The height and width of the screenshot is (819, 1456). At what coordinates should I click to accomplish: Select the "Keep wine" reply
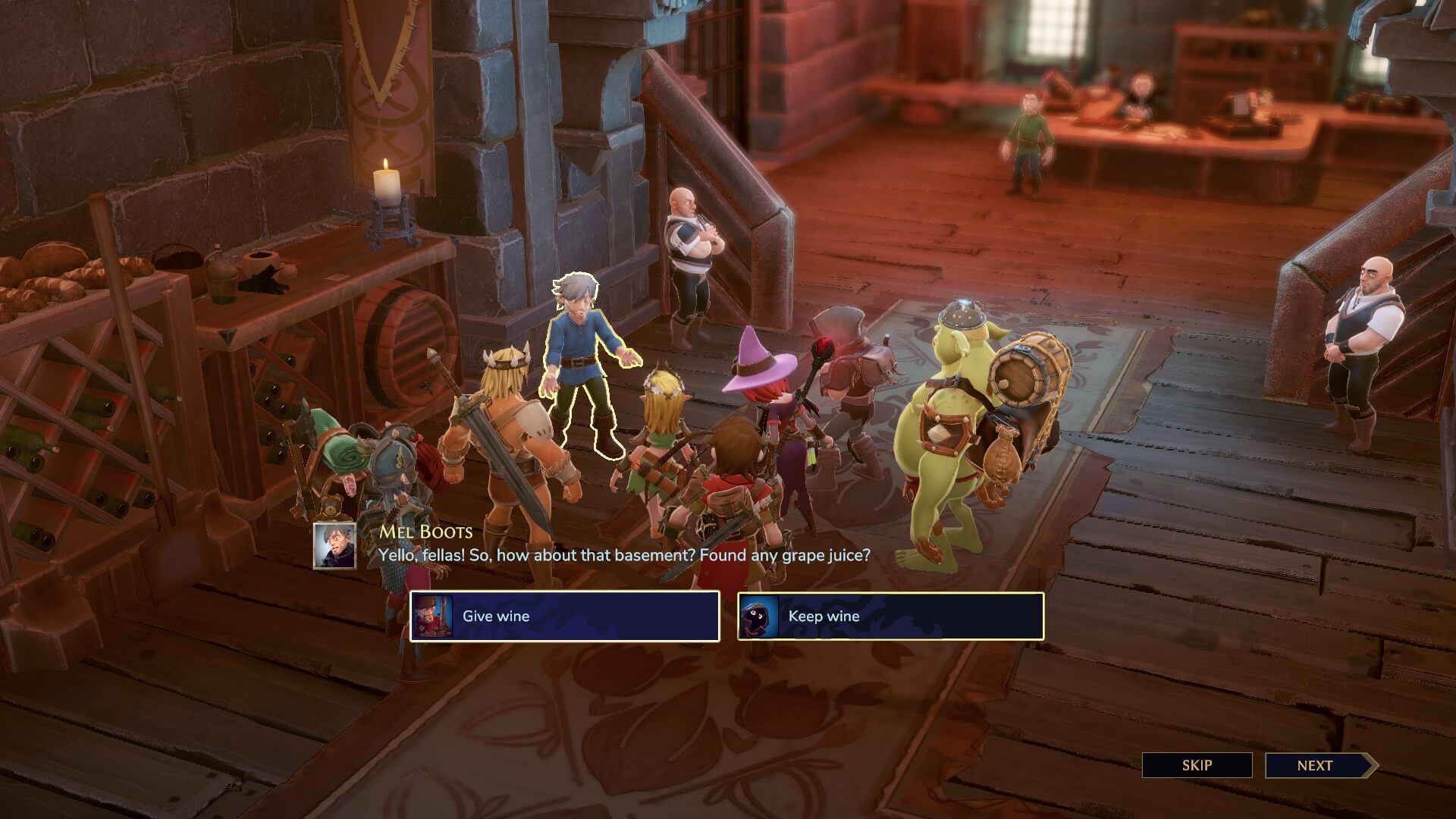890,616
